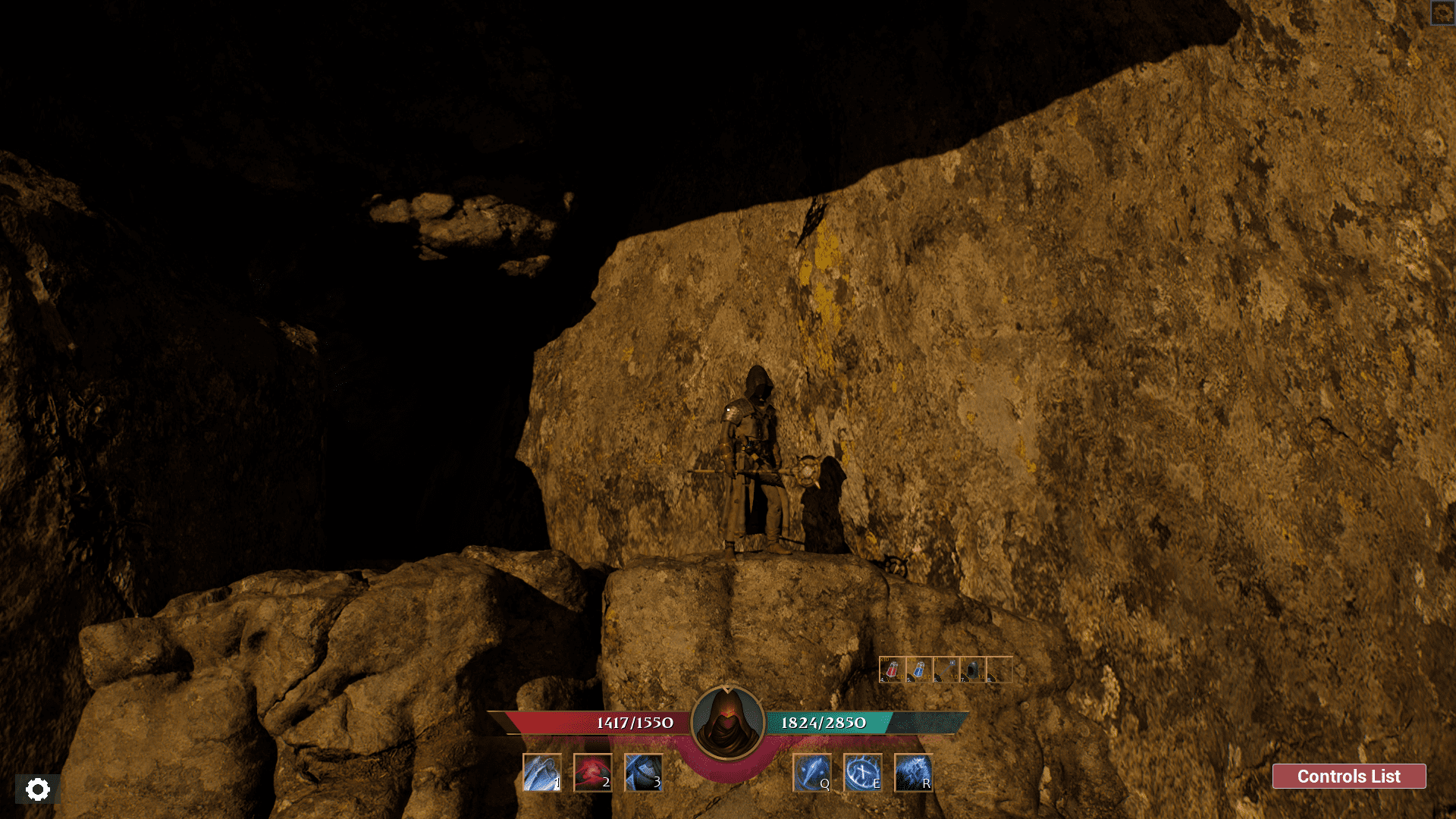
Task: Use the red health potion in slot 4
Action: click(x=892, y=670)
